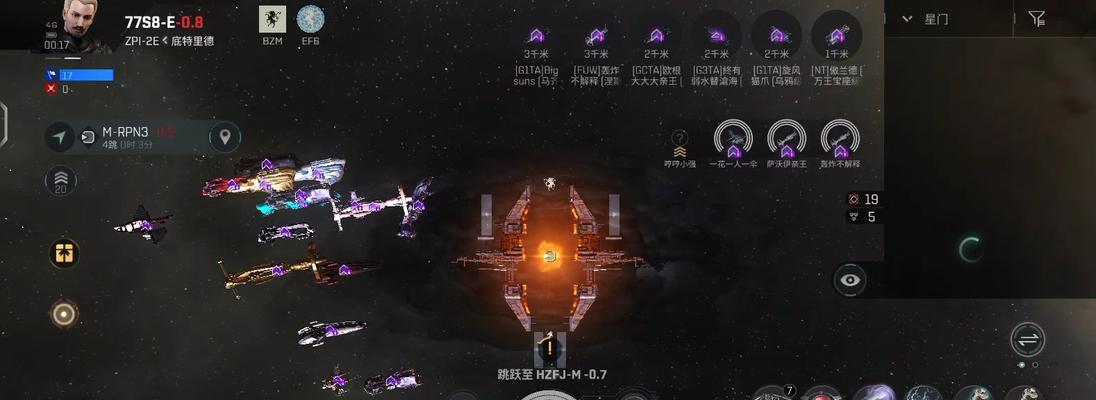1096x400 pixels.
Task: Open the orange cargo box icon
Action: (x=63, y=253)
